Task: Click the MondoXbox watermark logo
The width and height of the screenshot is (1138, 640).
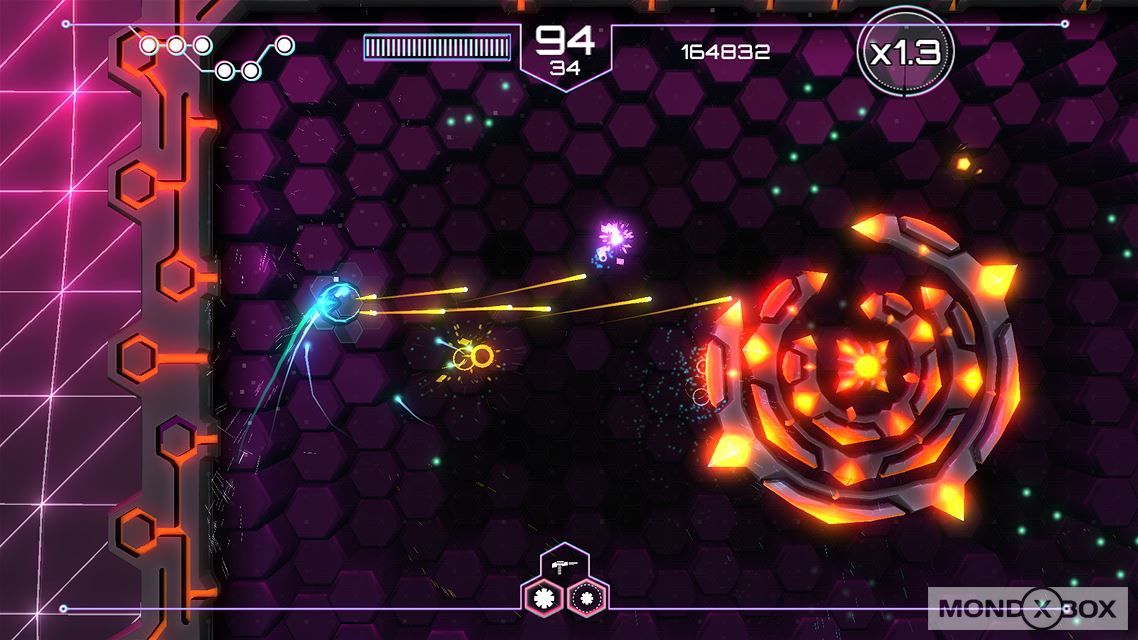Action: (1028, 608)
